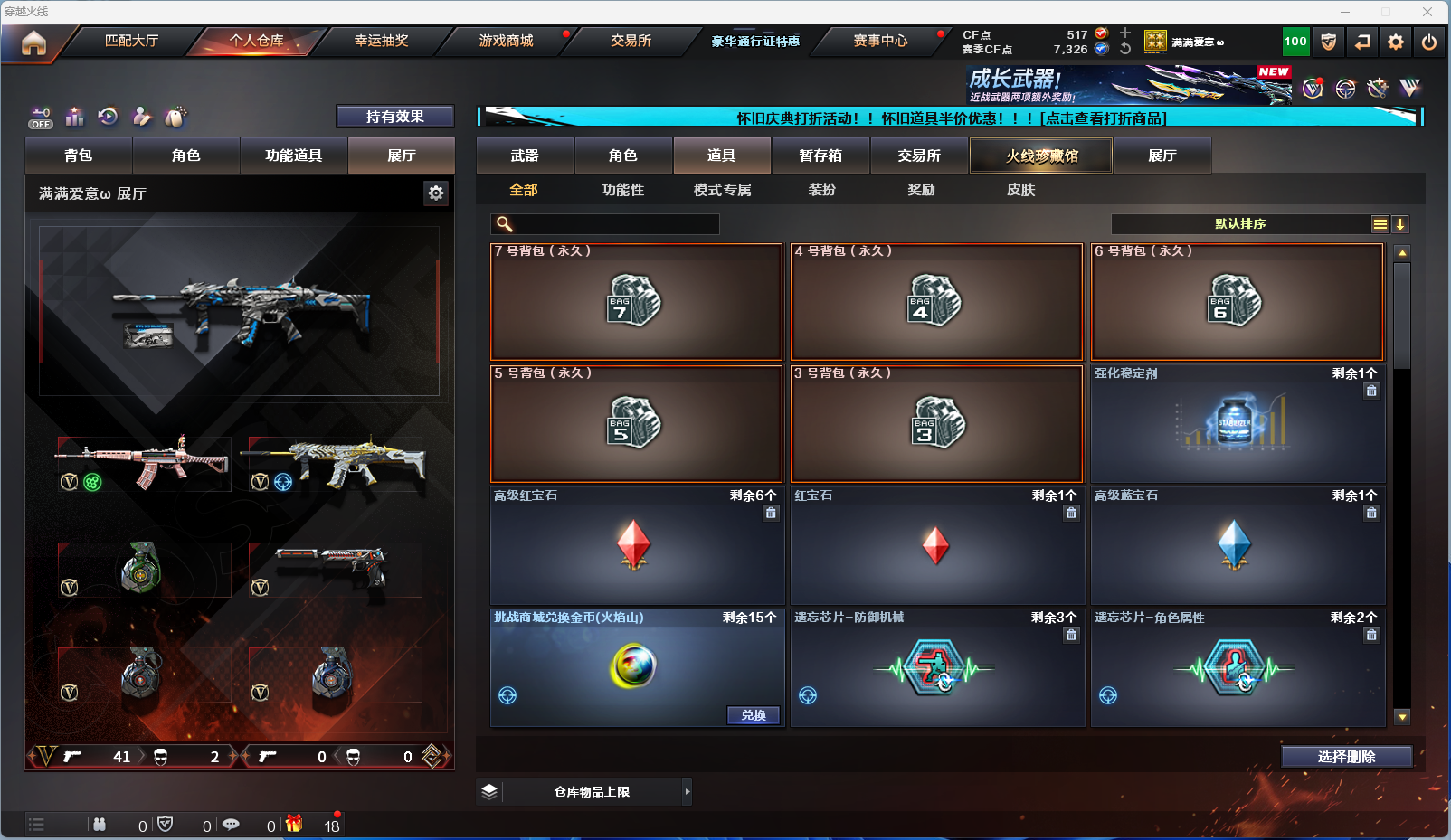This screenshot has height=840, width=1451.
Task: Open the 赛事中心 tournament center
Action: [879, 41]
